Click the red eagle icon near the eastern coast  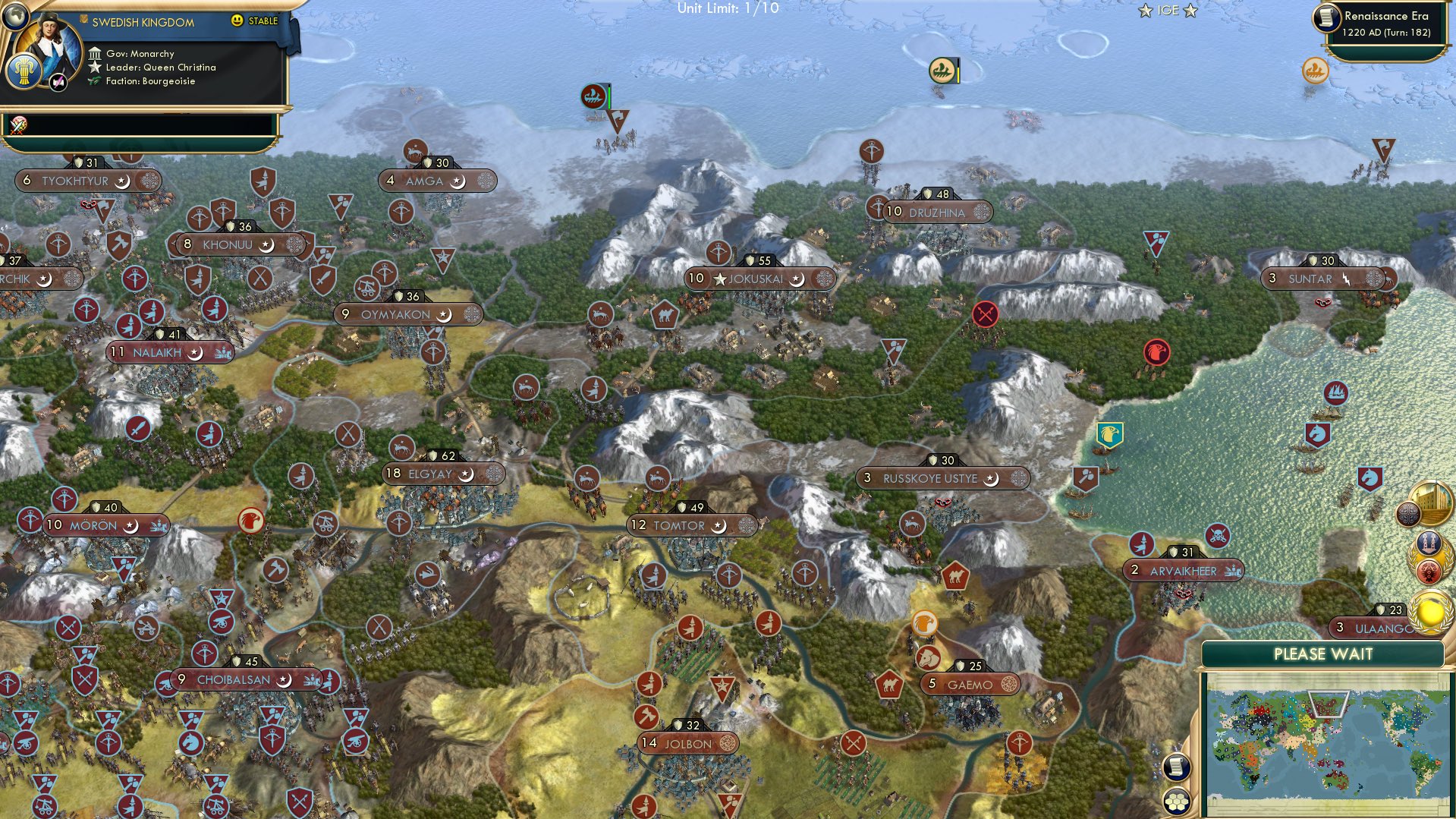click(x=1156, y=353)
